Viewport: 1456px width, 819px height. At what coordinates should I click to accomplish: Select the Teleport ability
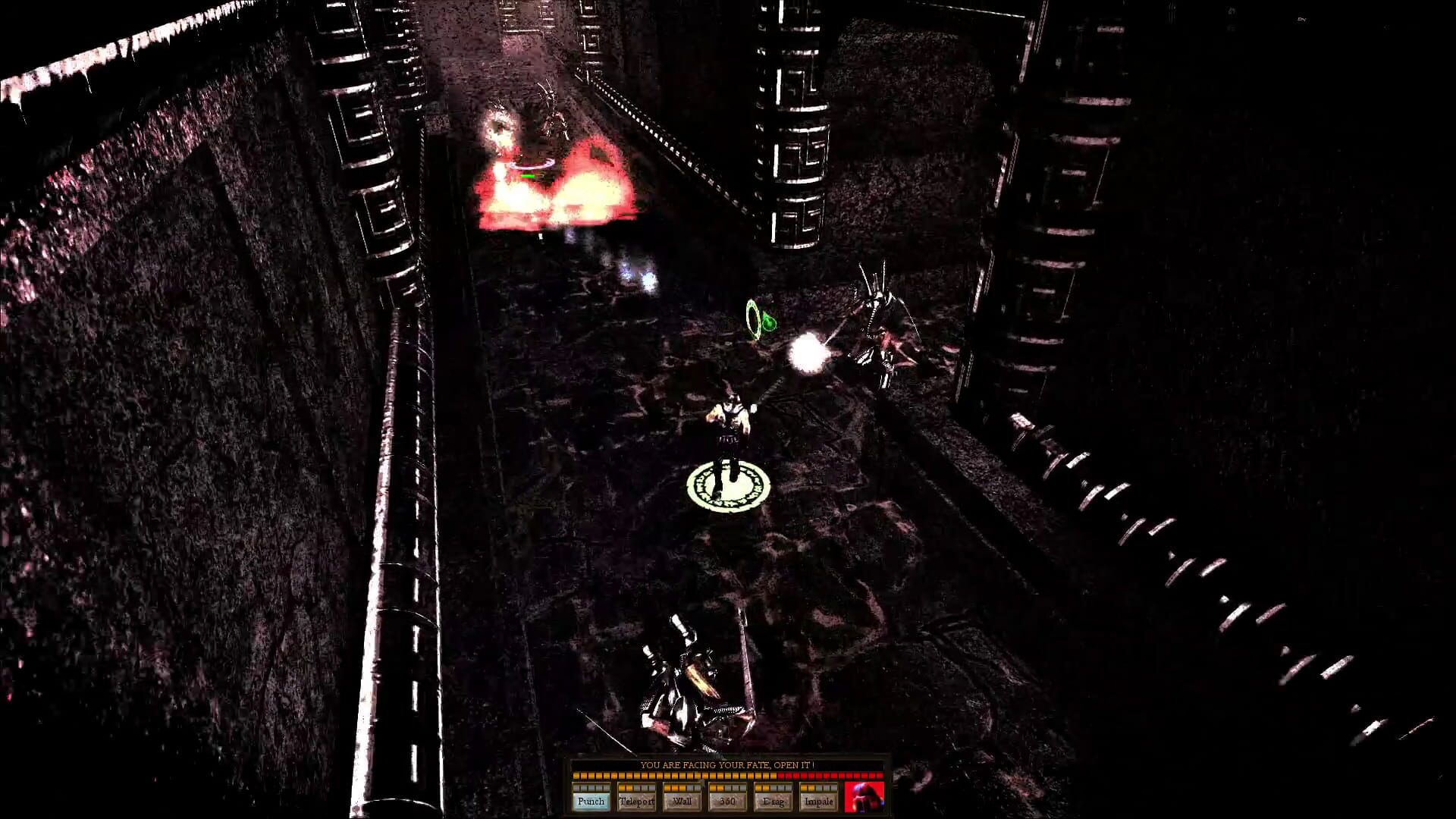(637, 802)
